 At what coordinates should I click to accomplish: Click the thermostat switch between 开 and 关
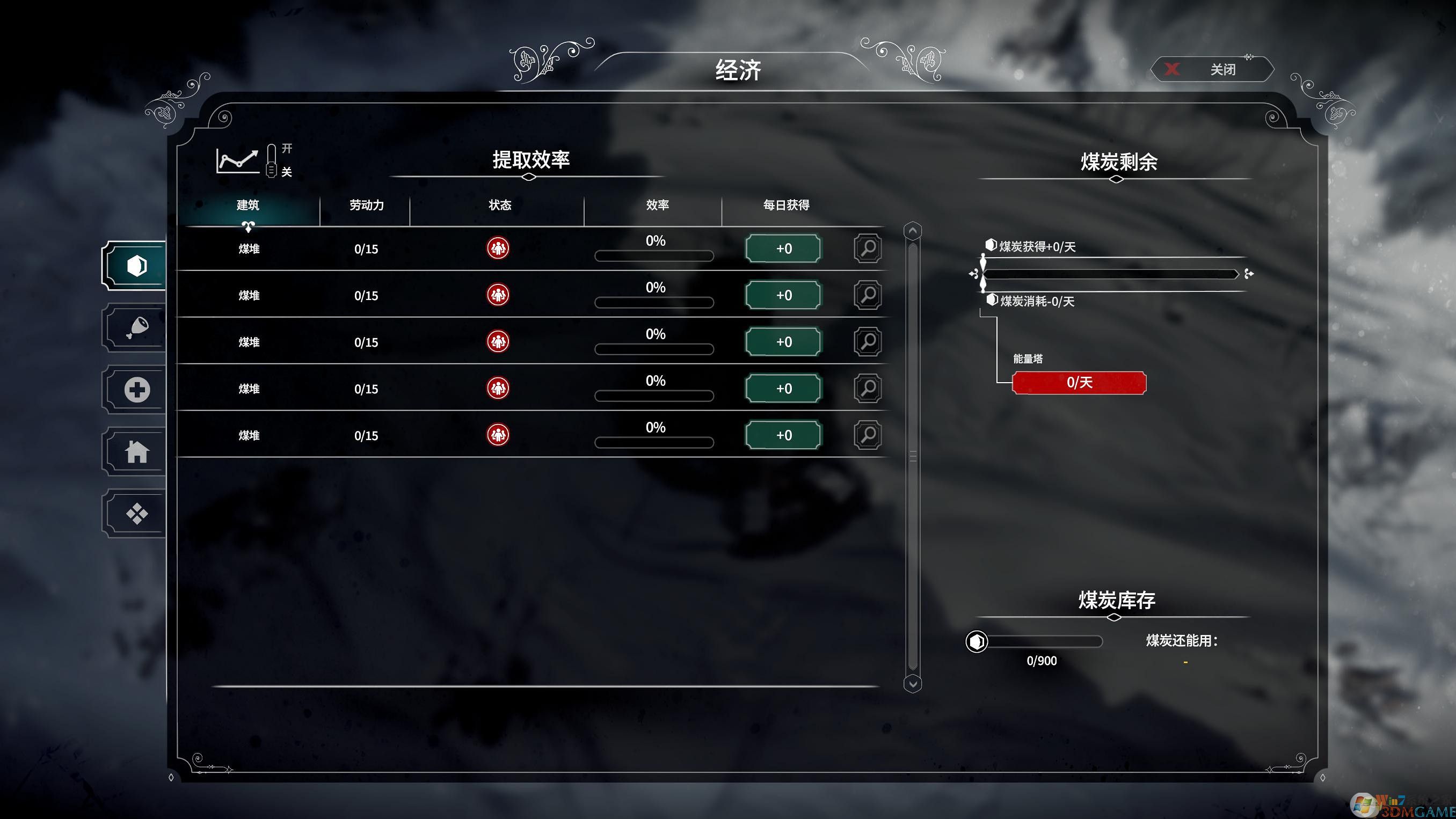click(x=271, y=161)
